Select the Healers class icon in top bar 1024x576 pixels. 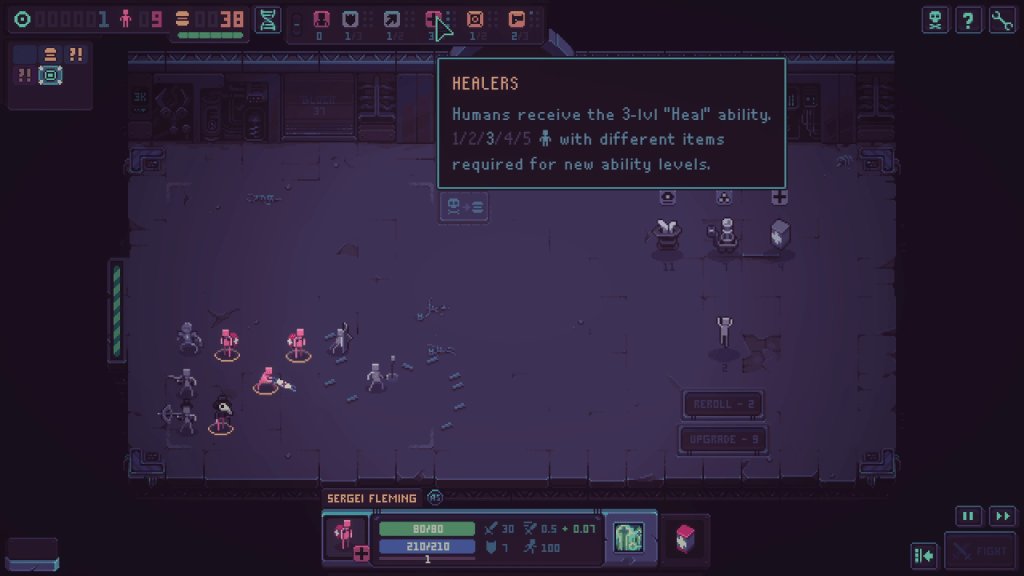[434, 19]
